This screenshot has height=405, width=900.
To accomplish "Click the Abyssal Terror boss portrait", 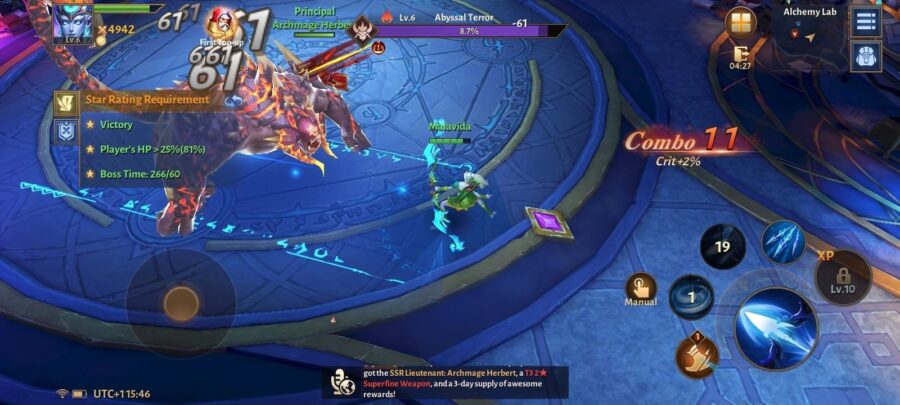I will tap(361, 29).
